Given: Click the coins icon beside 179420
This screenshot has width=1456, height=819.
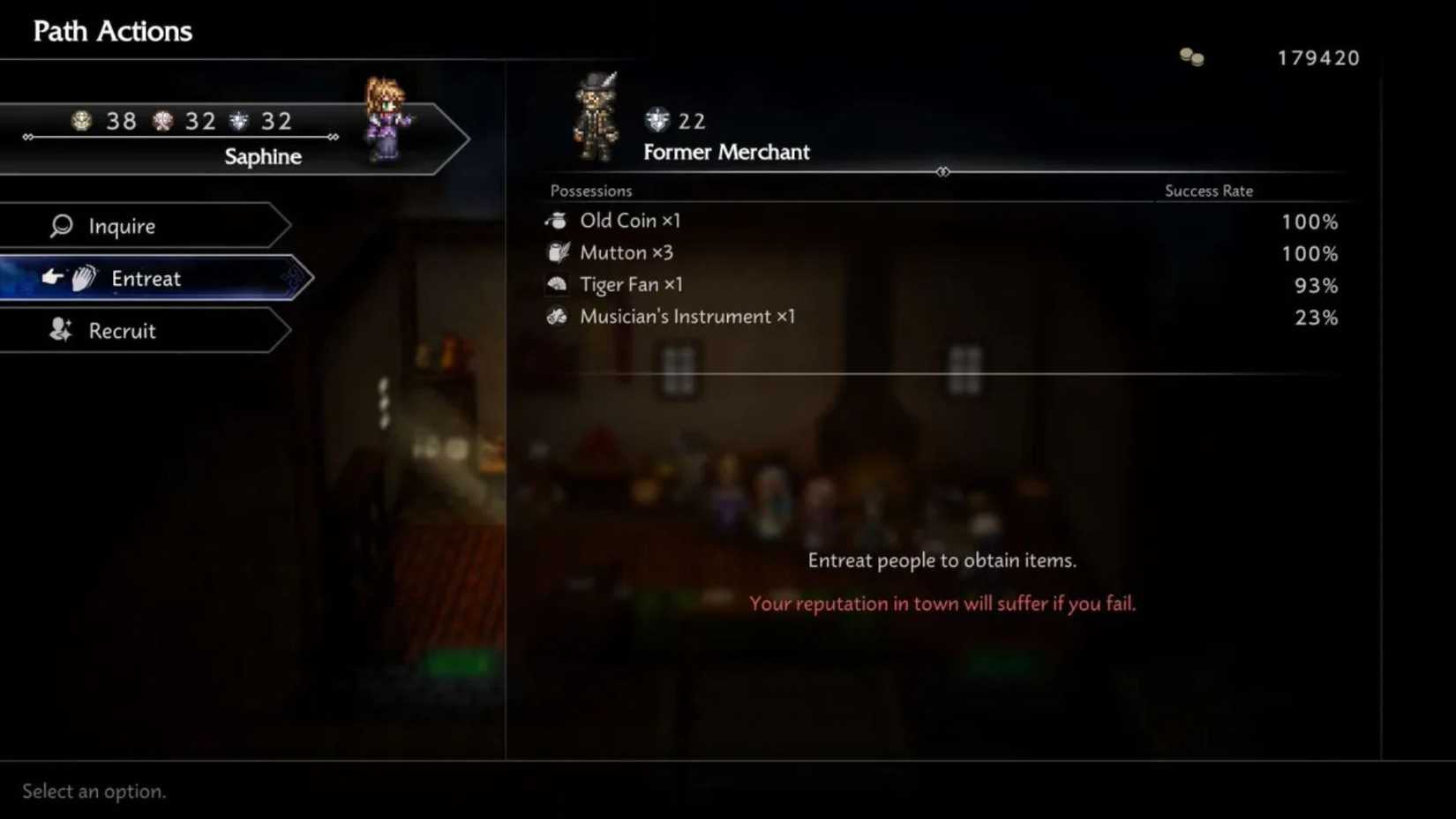Looking at the screenshot, I should point(1190,55).
